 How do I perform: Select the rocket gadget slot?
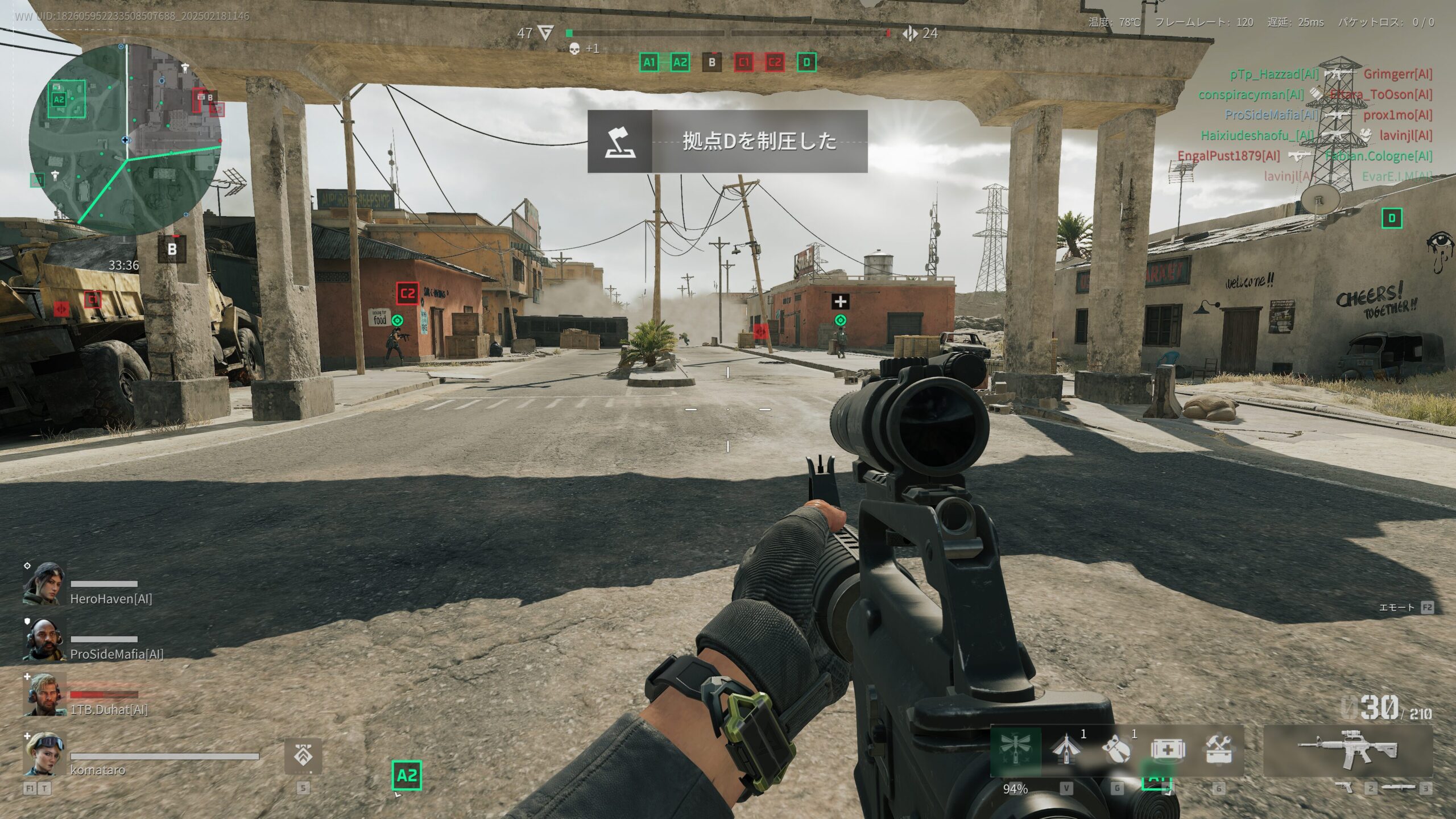click(x=1066, y=750)
